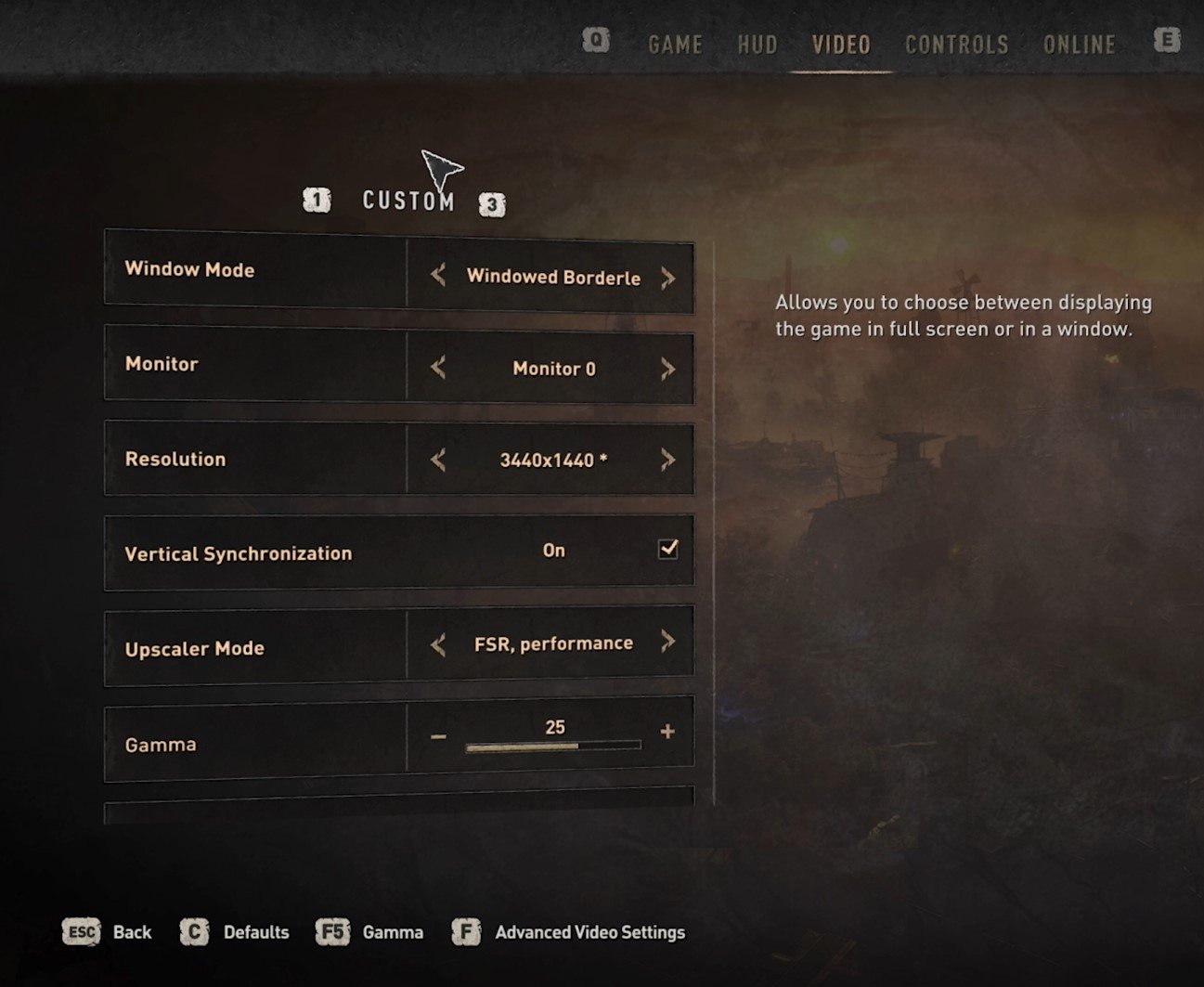Choose the next Monitor option
This screenshot has width=1204, height=987.
[x=667, y=369]
